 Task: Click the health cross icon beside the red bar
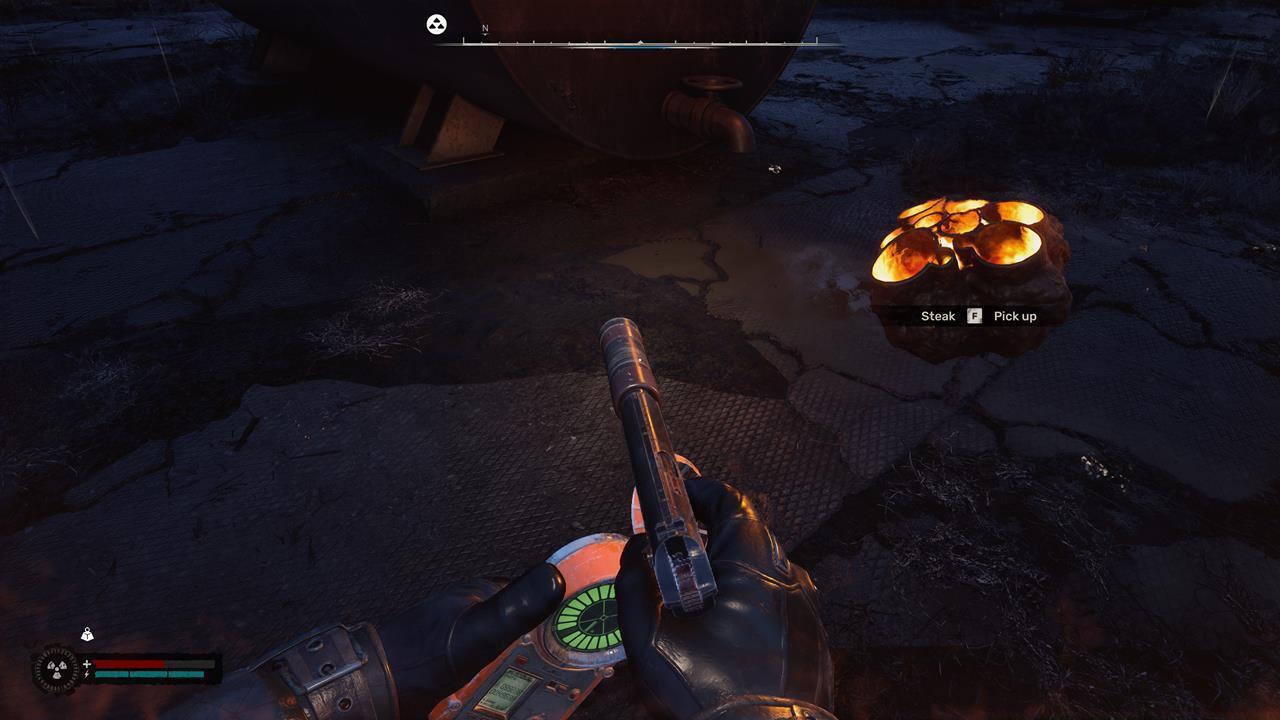(87, 664)
